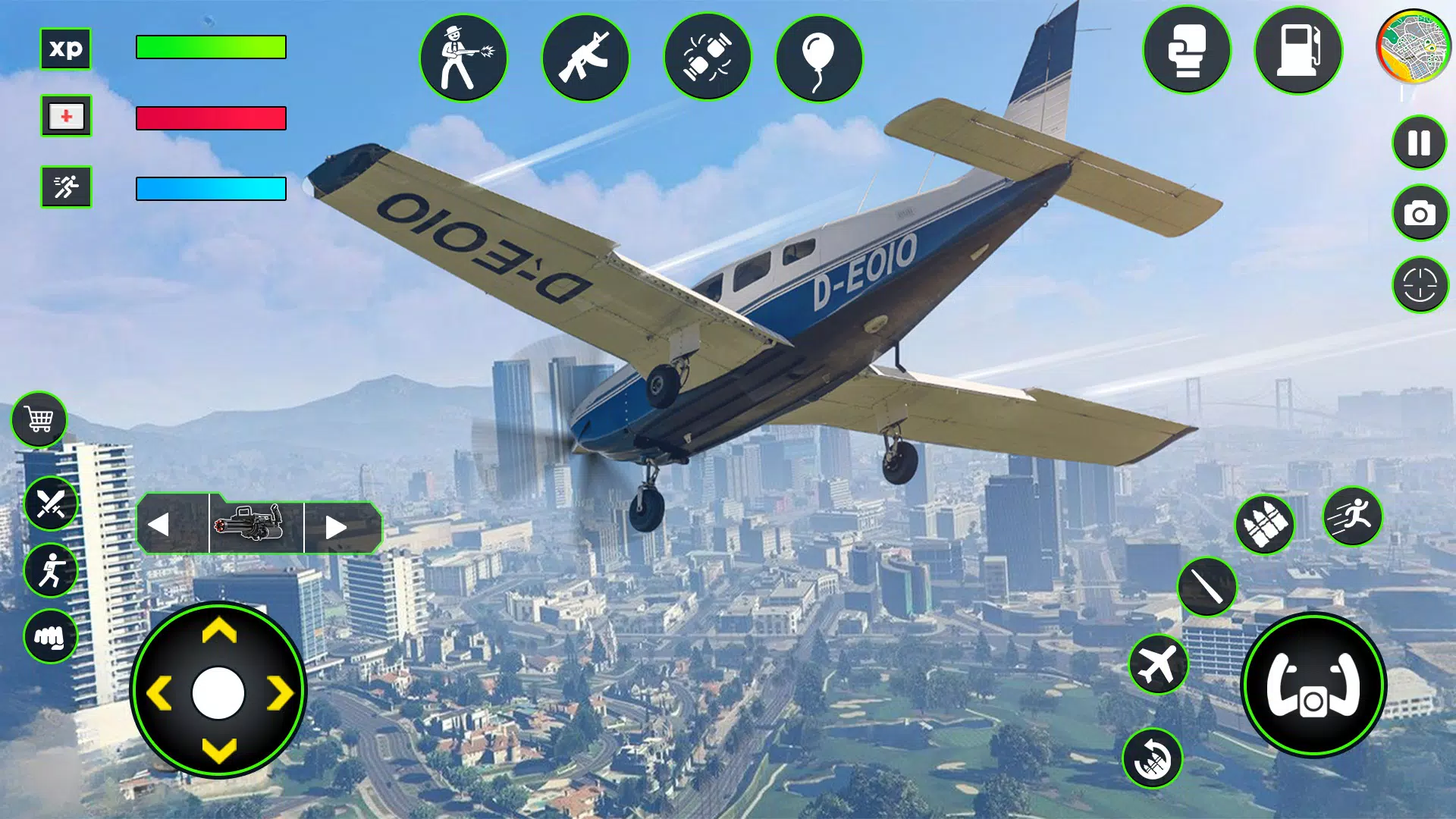Activate the assault rifle button
Viewport: 1456px width, 819px height.
coord(585,58)
